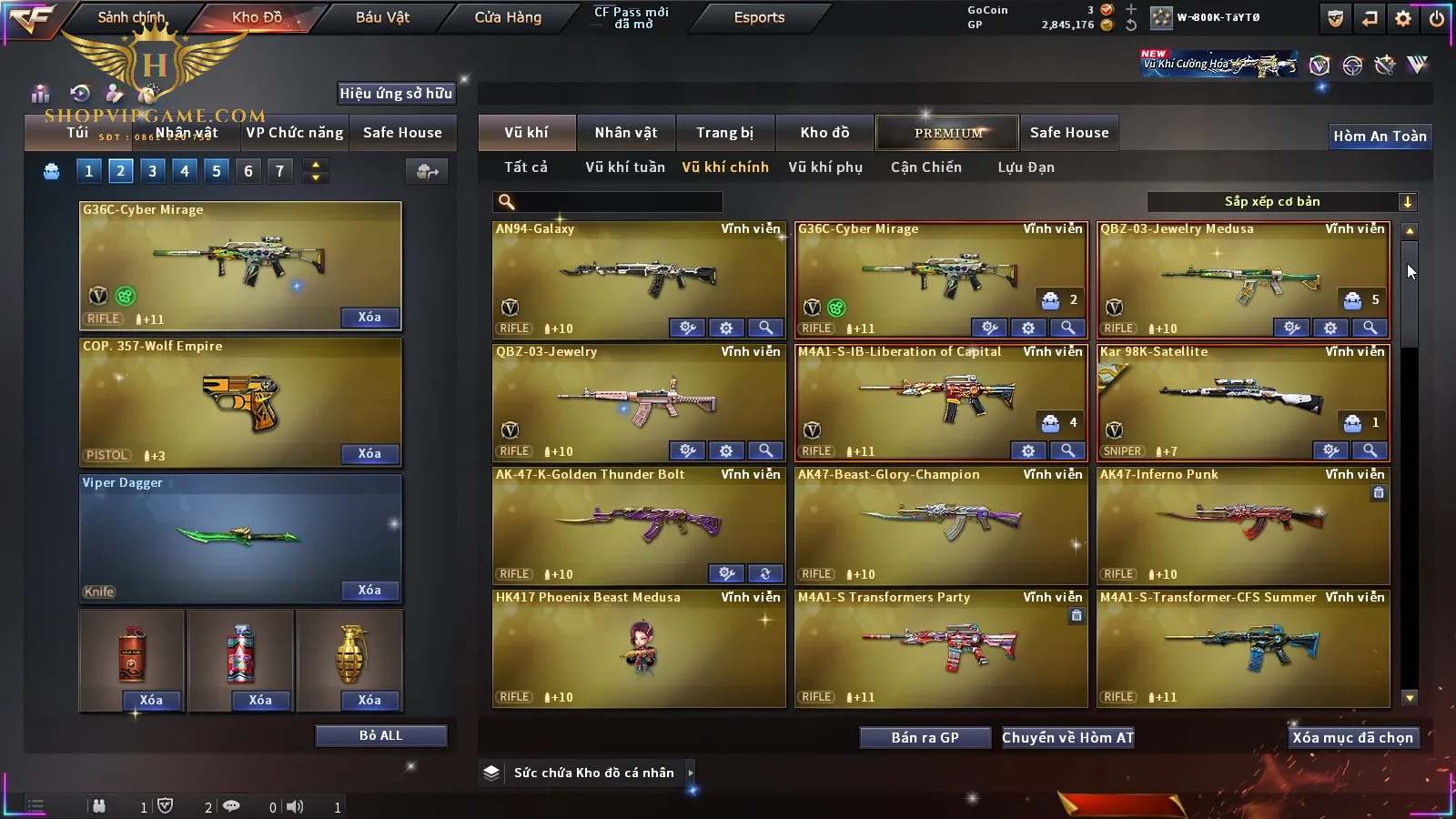The width and height of the screenshot is (1456, 819).
Task: Show the Cận Chiến melee category
Action: (925, 167)
